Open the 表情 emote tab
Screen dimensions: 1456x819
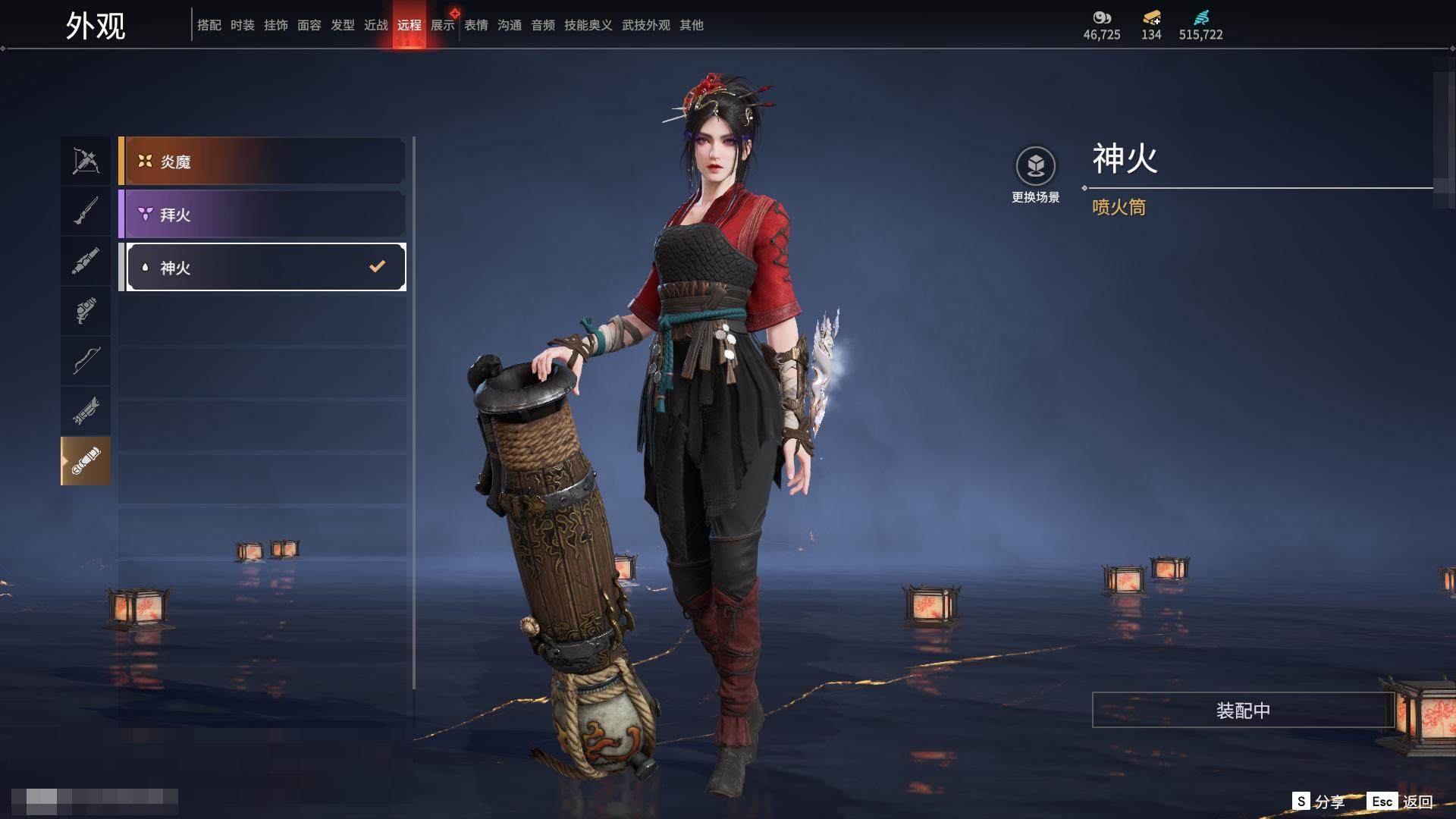coord(476,25)
